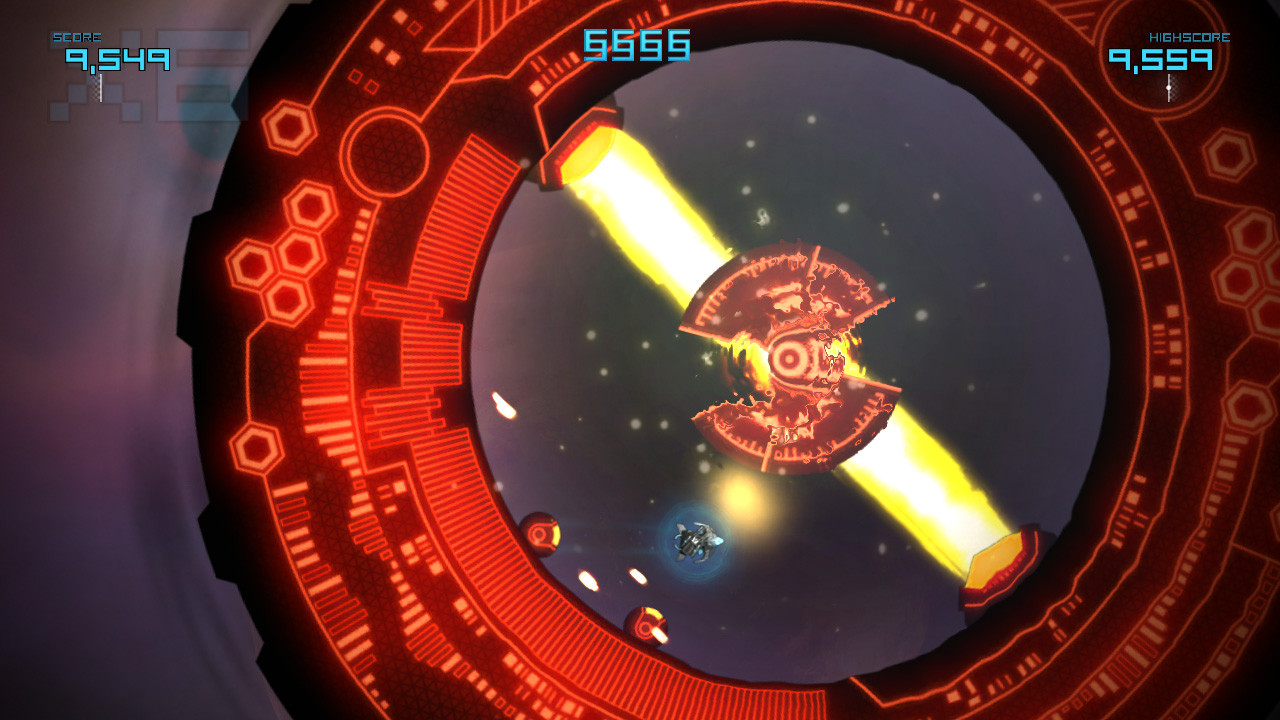Click the vertical progress marker below the highscore
1280x720 pixels.
(1167, 85)
